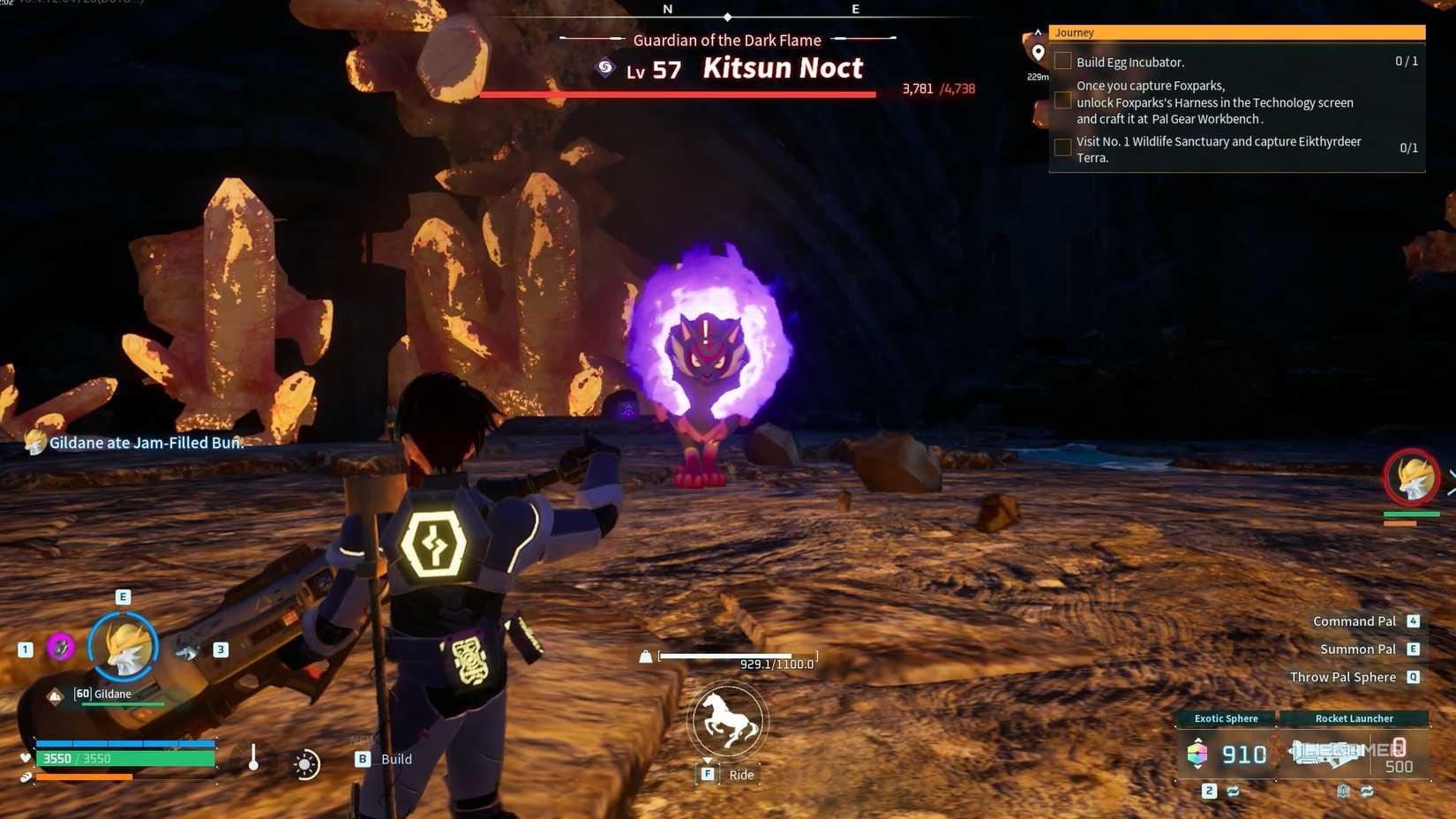
Task: Click the up arrow above the Exotic Sphere icon
Action: [x=1198, y=740]
